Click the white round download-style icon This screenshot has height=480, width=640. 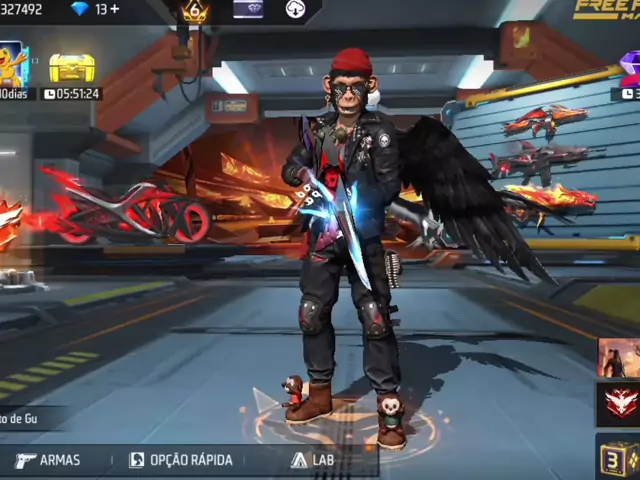pos(296,9)
